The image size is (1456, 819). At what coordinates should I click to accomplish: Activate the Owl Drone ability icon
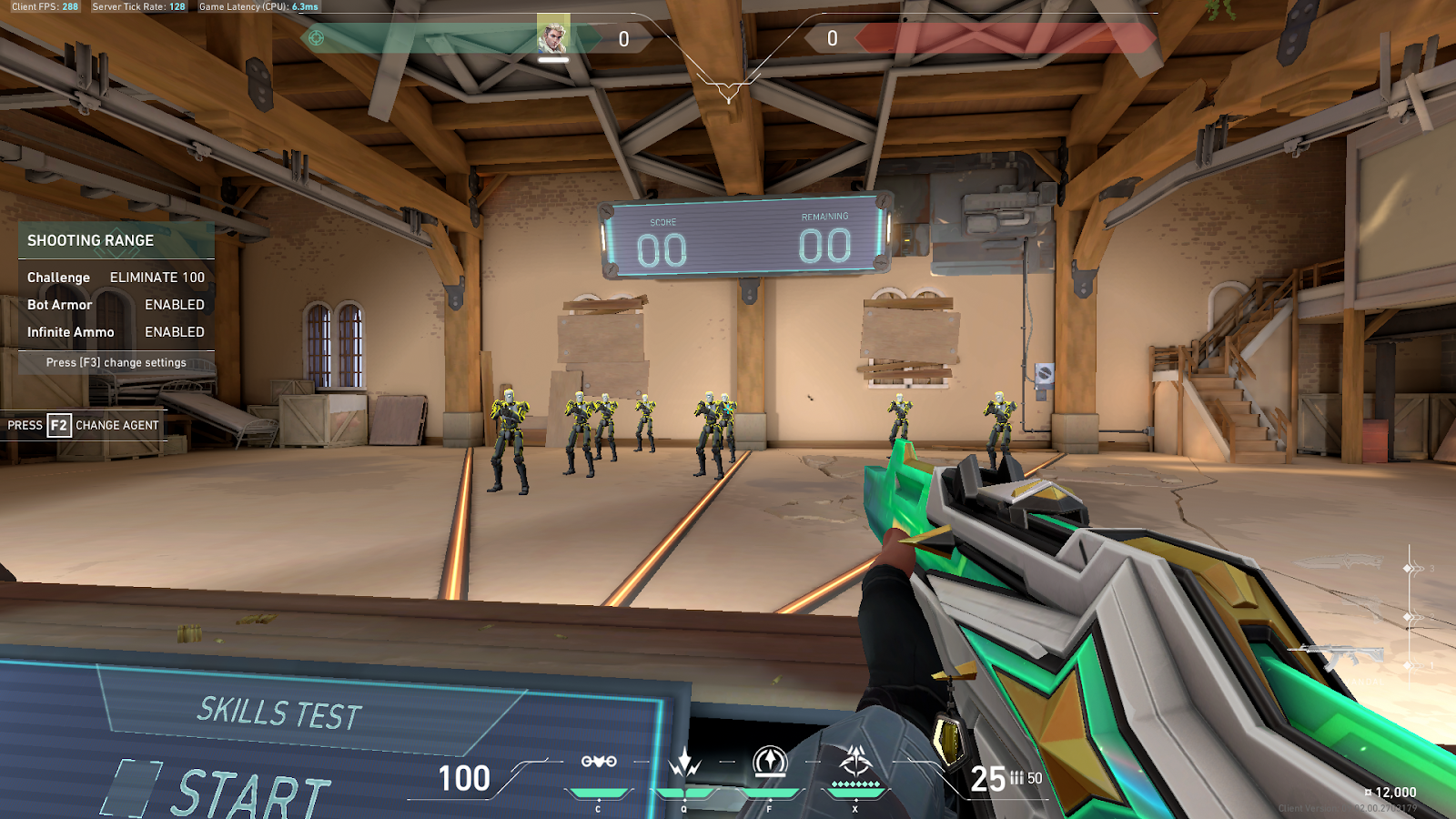pos(599,762)
